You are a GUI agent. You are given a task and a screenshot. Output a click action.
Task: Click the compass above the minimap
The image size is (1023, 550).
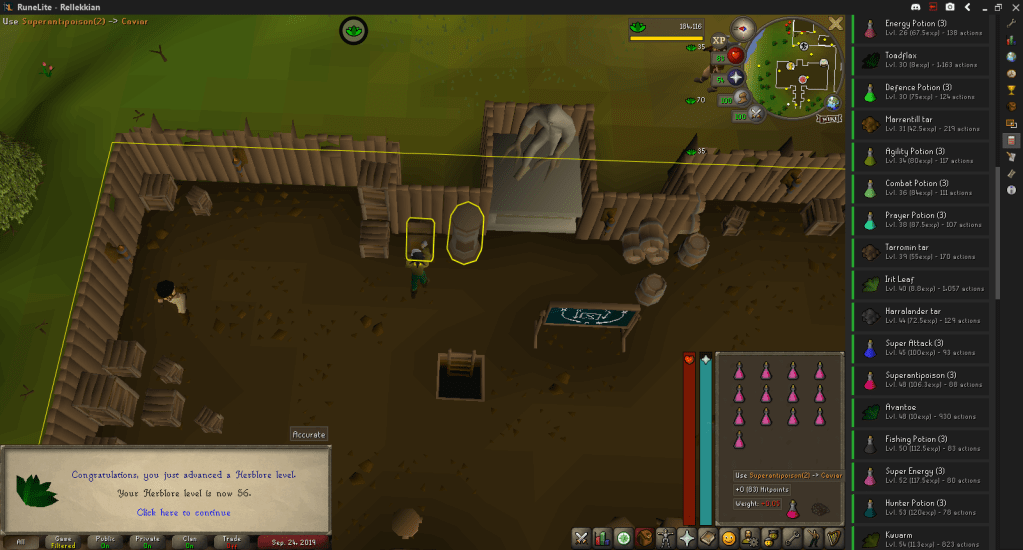pos(743,28)
